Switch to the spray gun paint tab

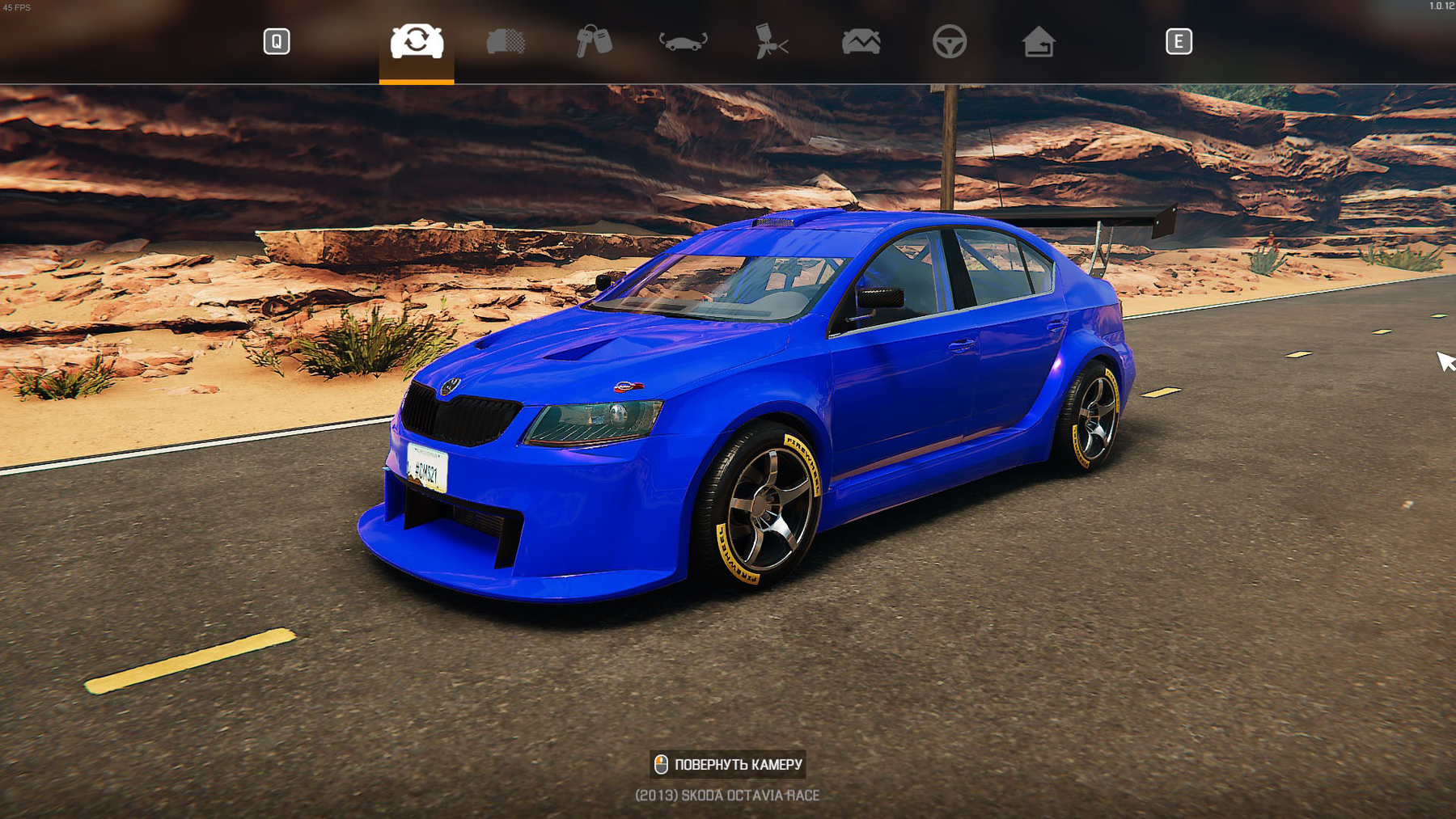772,41
